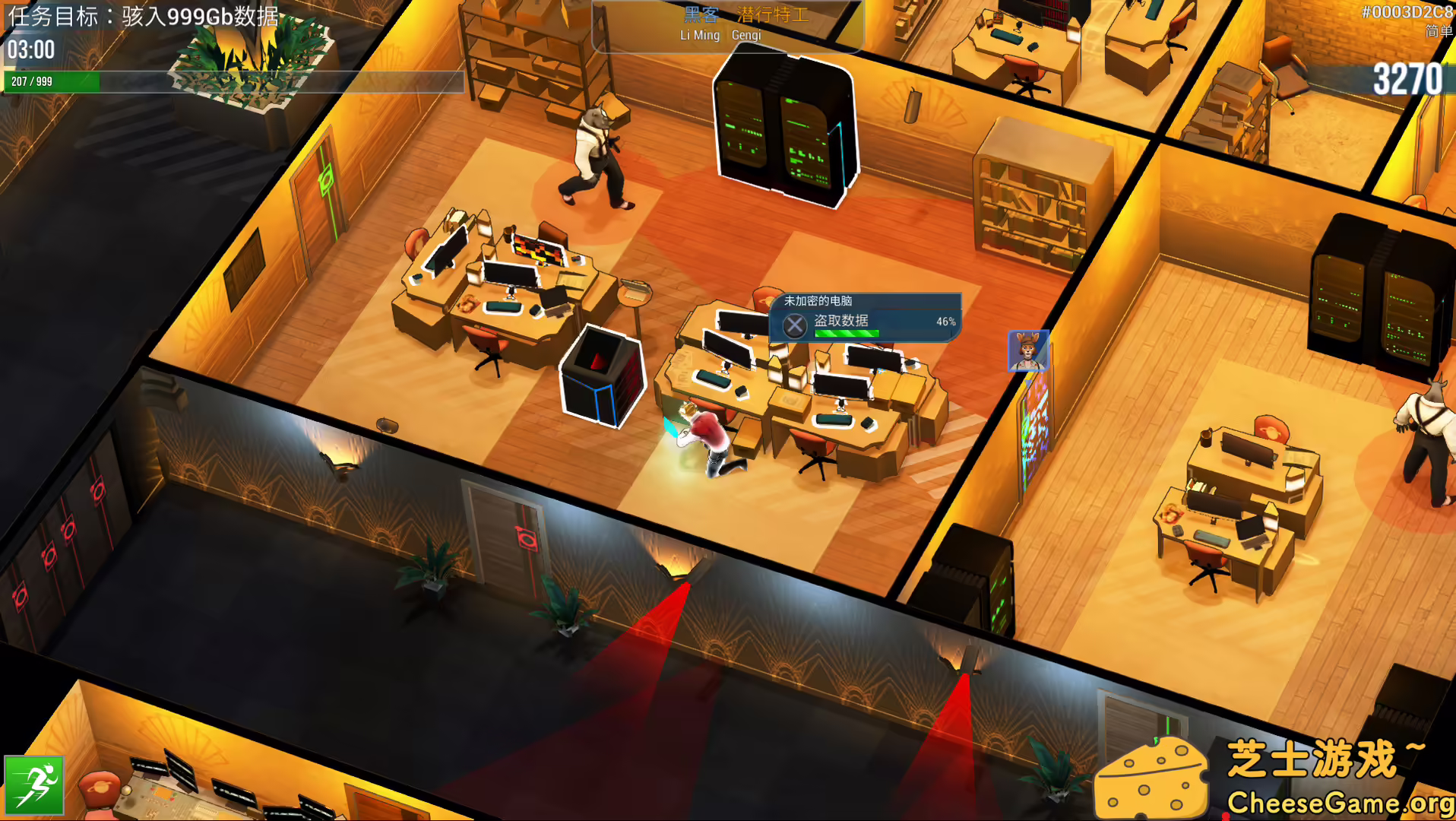Screen dimensions: 1456x821
Task: Select the kangaroo agent's portrait frame
Action: tap(1027, 350)
